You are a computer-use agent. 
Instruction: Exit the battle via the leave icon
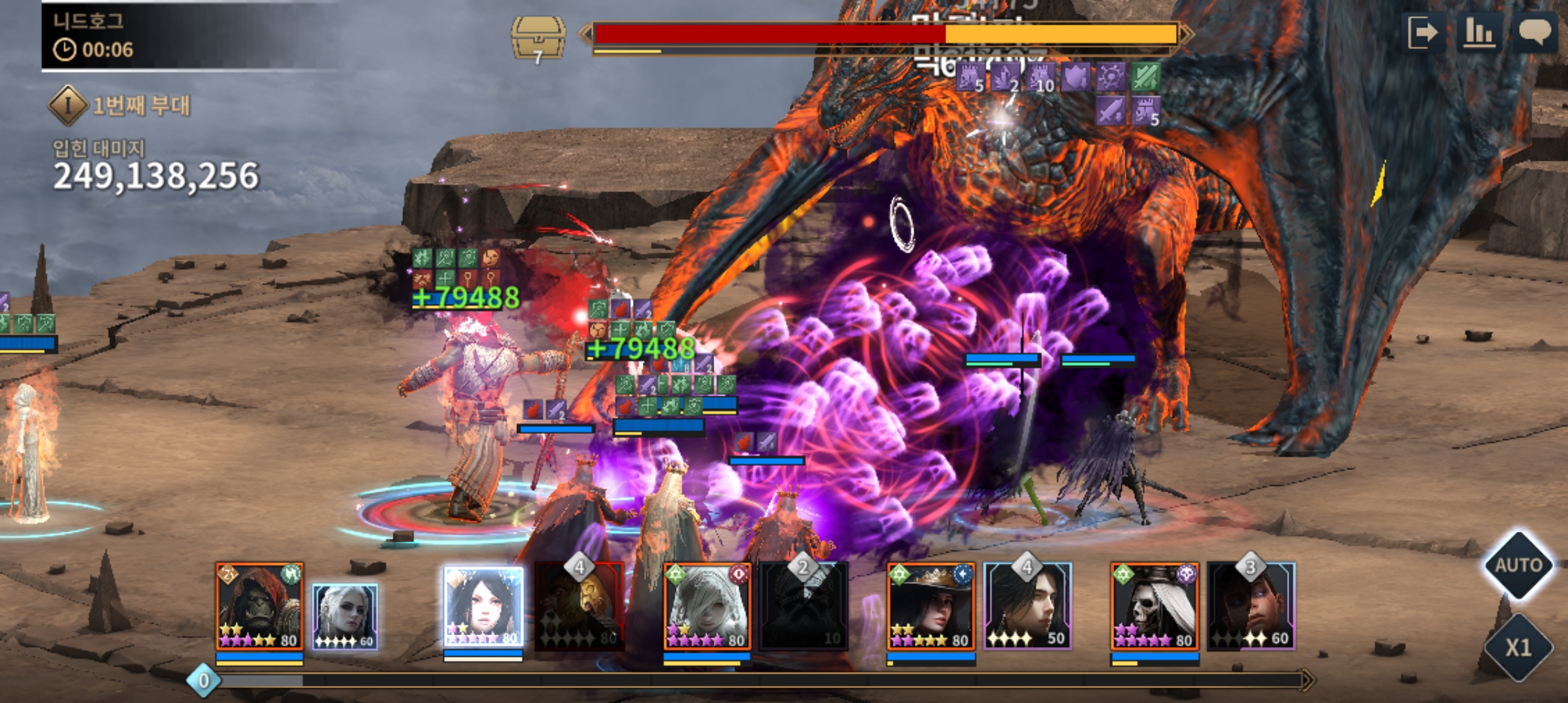pyautogui.click(x=1422, y=32)
